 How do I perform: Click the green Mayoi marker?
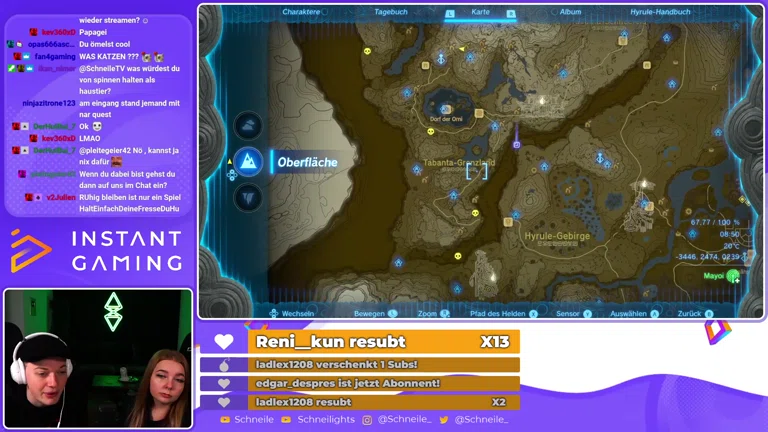click(x=733, y=276)
